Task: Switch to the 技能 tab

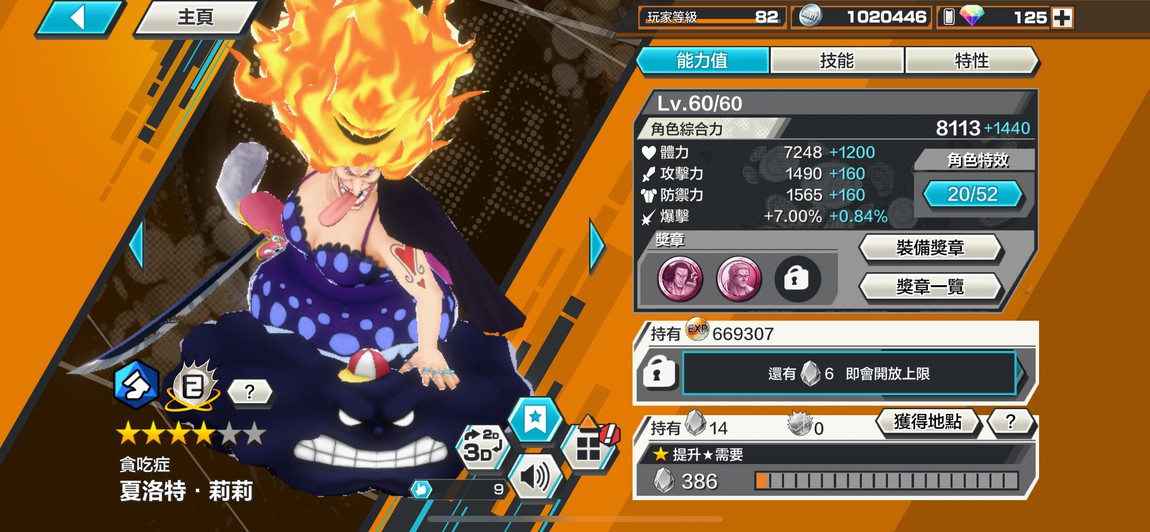Action: tap(836, 61)
